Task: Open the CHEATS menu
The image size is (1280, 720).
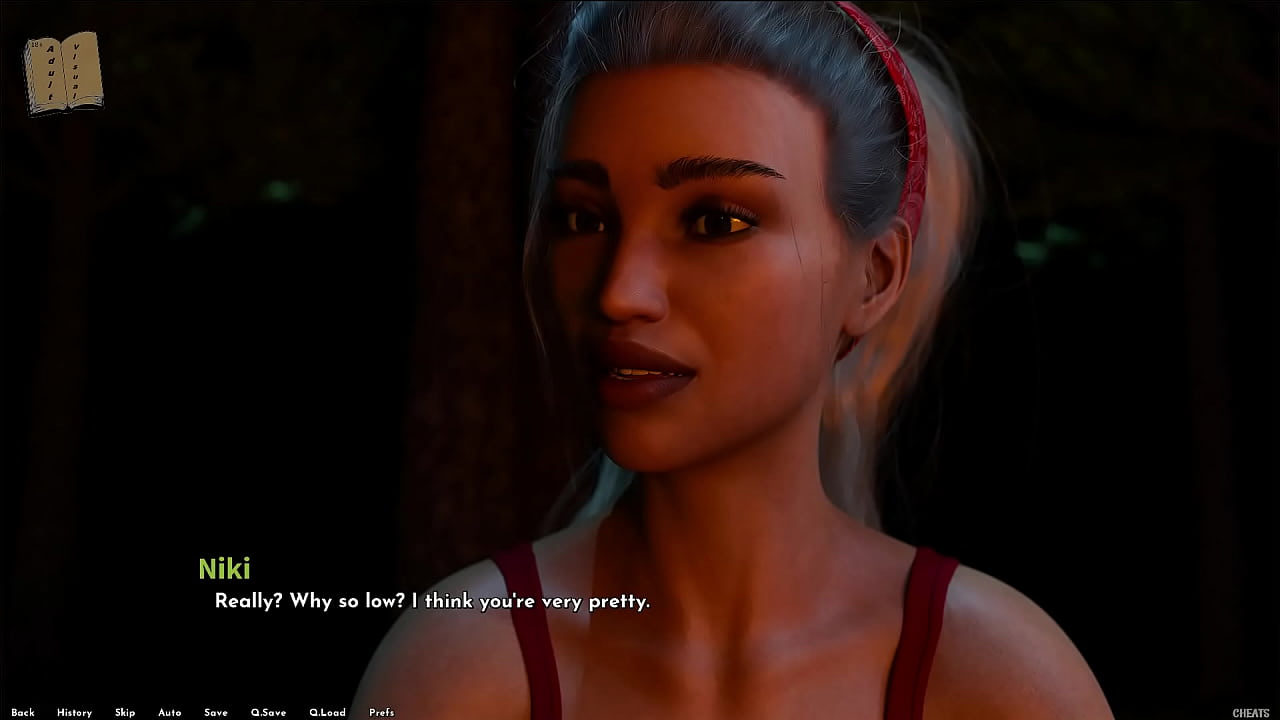Action: tap(1251, 713)
